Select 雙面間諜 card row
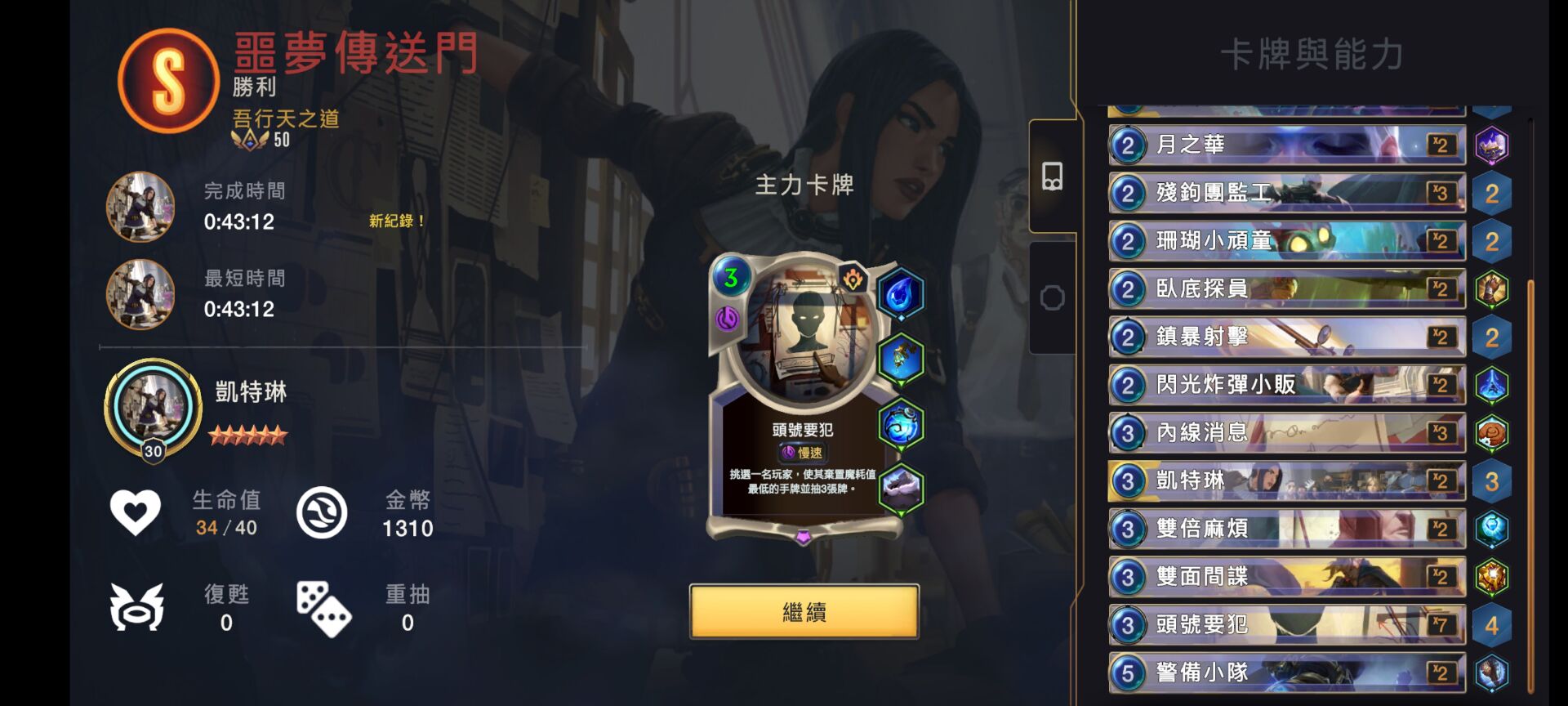This screenshot has width=1568, height=706. [1286, 577]
